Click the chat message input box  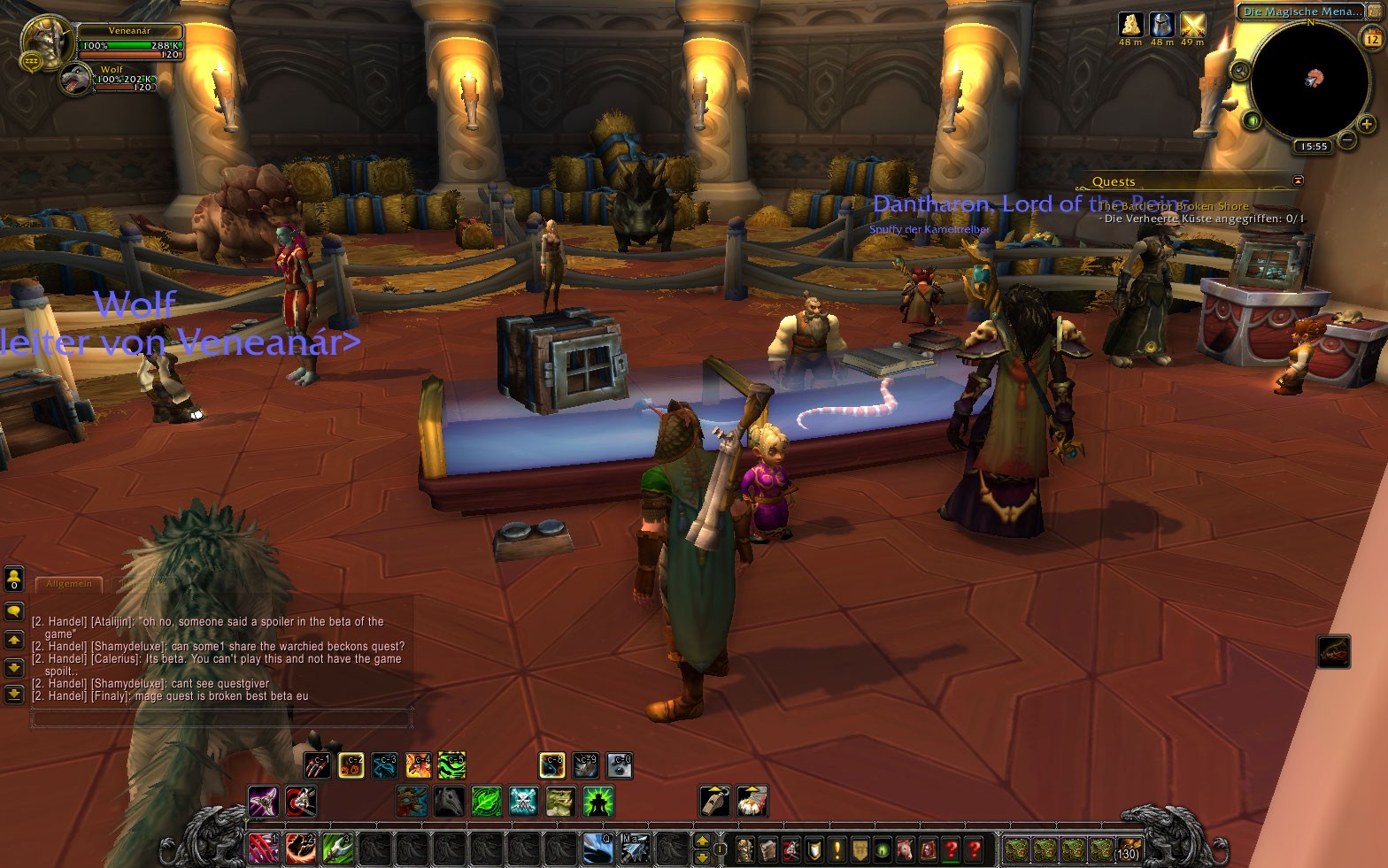pos(221,718)
